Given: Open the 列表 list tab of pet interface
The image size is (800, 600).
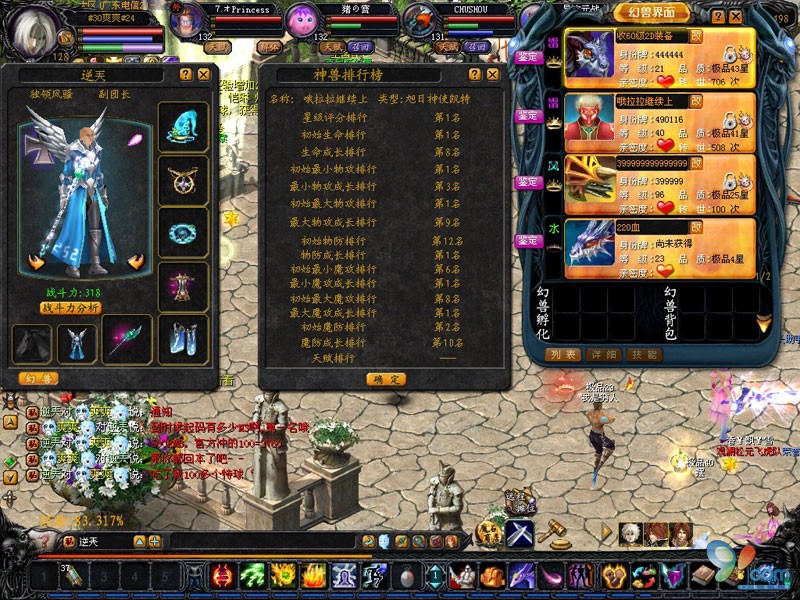Looking at the screenshot, I should tap(564, 355).
